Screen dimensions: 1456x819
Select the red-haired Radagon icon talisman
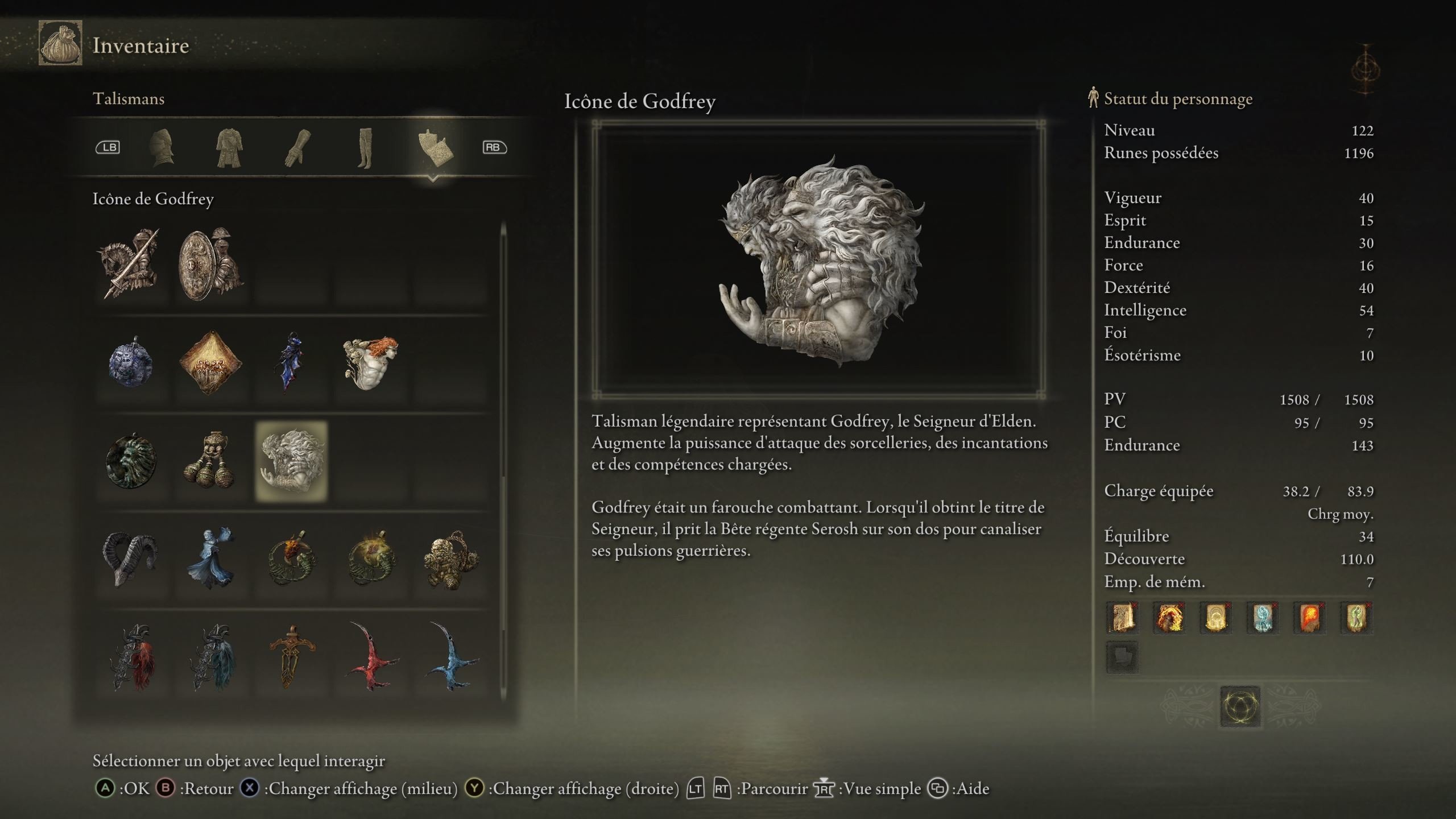point(371,363)
